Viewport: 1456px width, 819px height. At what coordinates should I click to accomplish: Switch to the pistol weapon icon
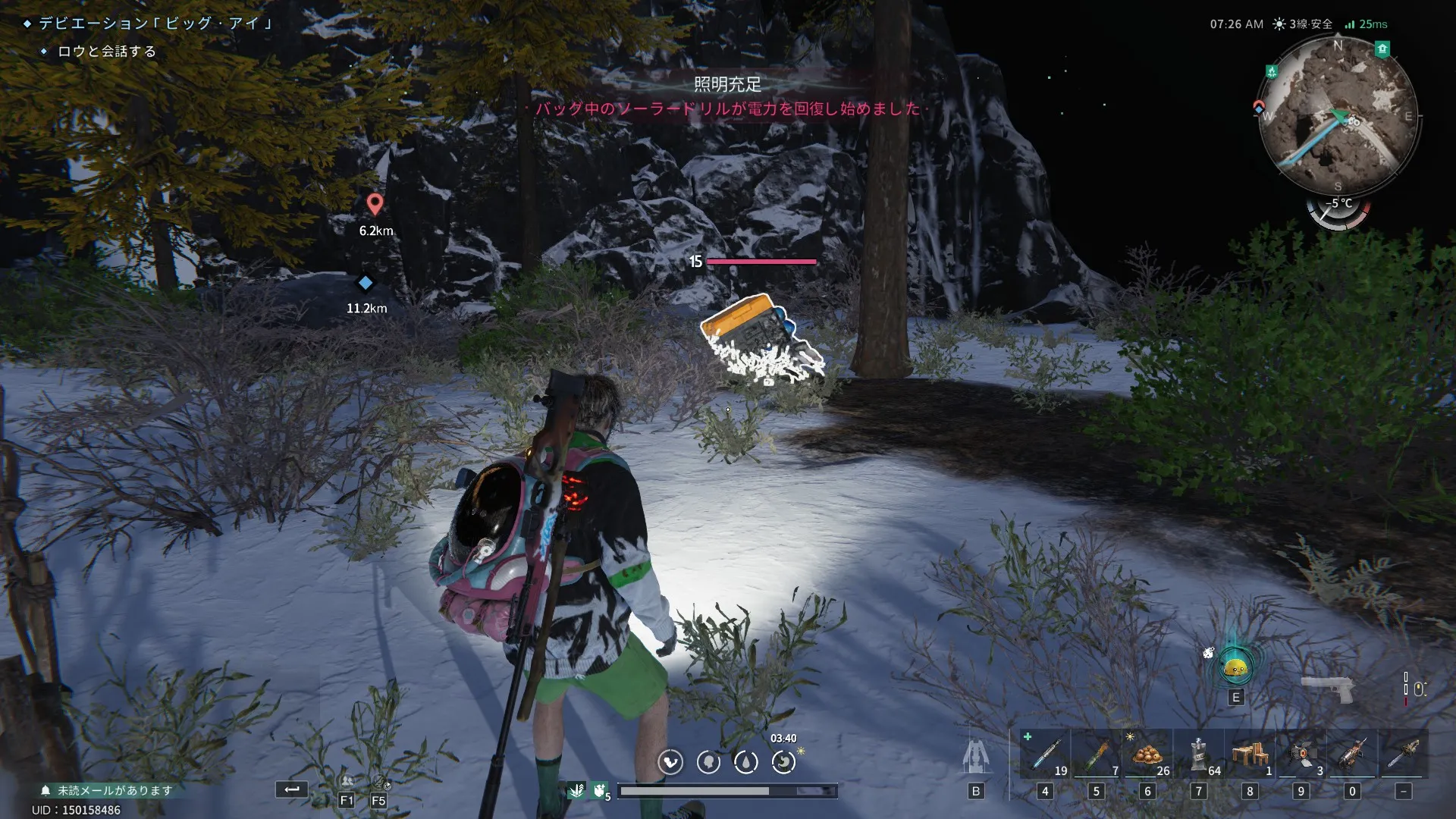[1327, 688]
